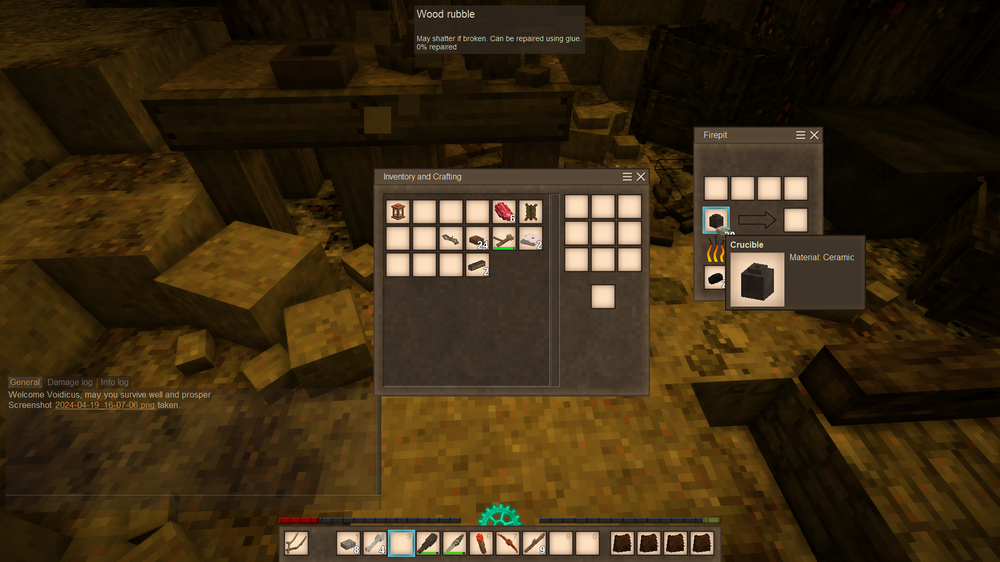1000x562 pixels.
Task: Select the white stone stack of 2
Action: [530, 238]
